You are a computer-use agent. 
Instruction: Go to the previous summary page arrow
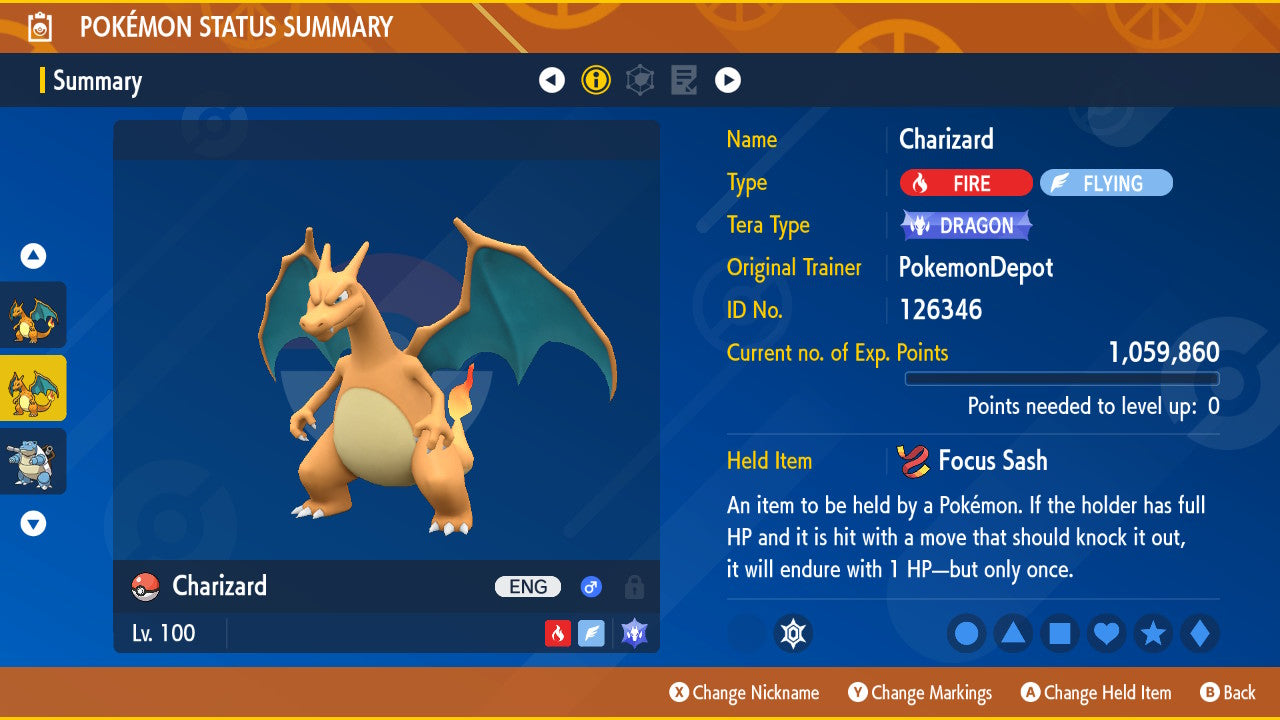tap(552, 80)
